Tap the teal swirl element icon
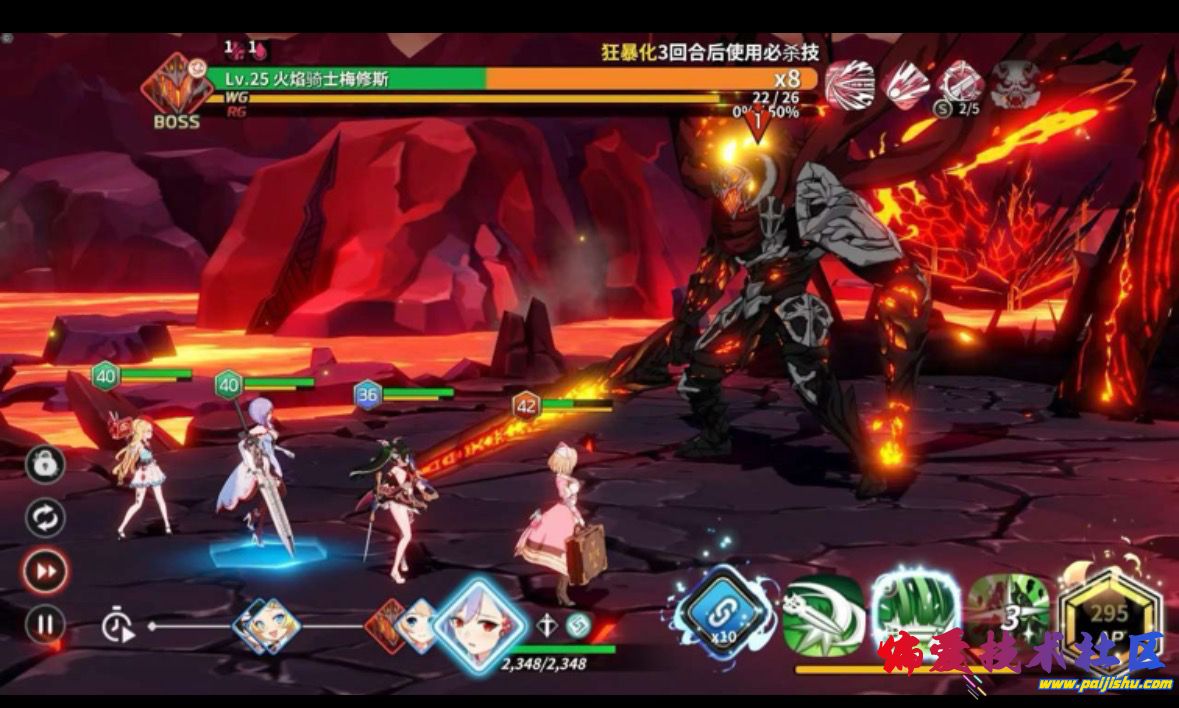This screenshot has height=708, width=1179. click(577, 626)
